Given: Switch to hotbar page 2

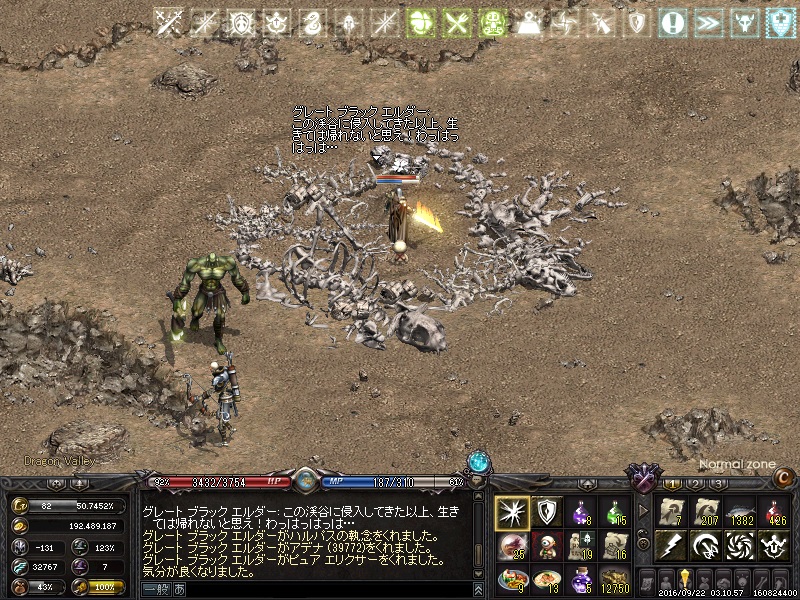Looking at the screenshot, I should point(697,484).
